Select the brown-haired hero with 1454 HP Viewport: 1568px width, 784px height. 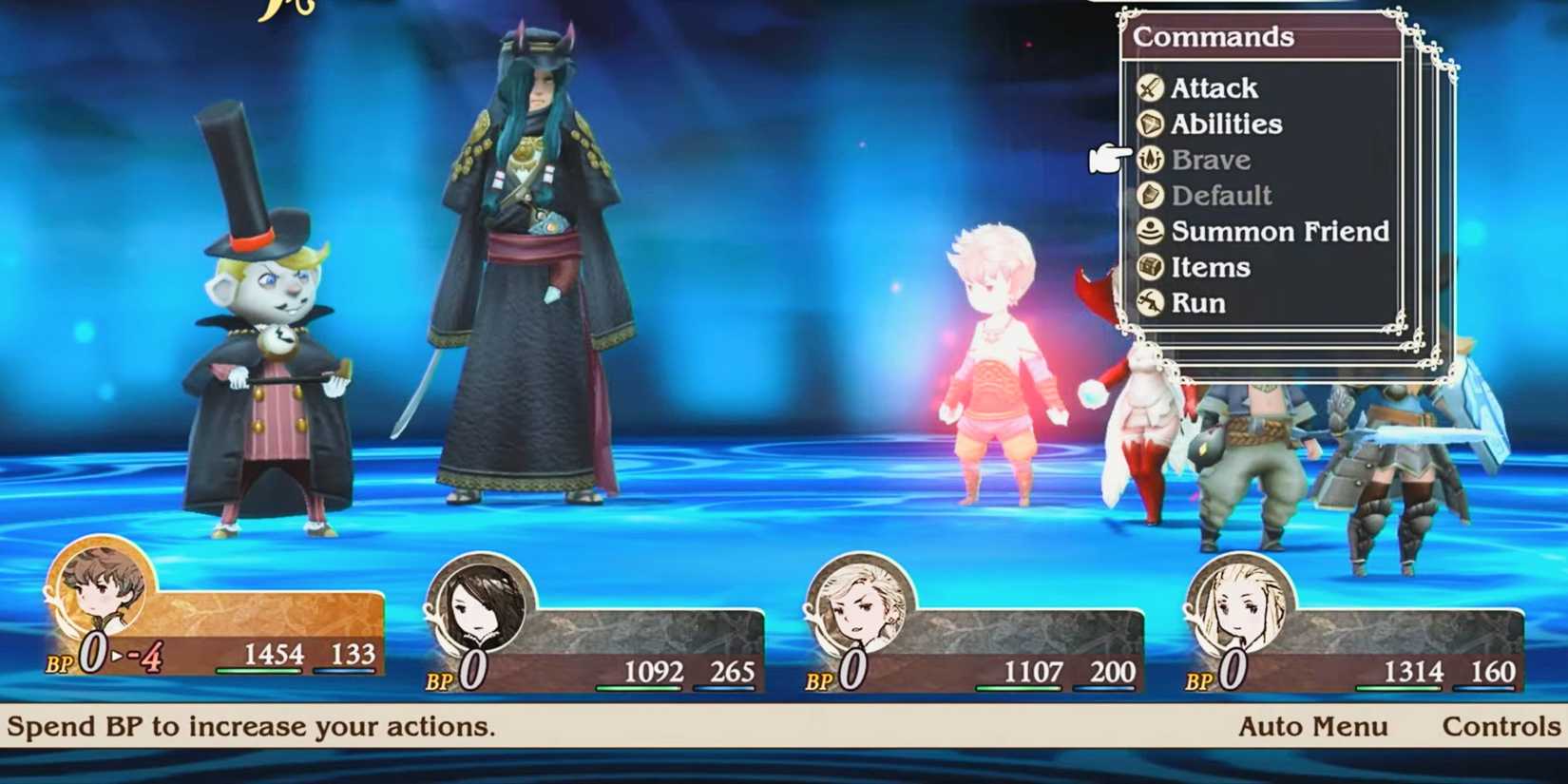pos(102,587)
